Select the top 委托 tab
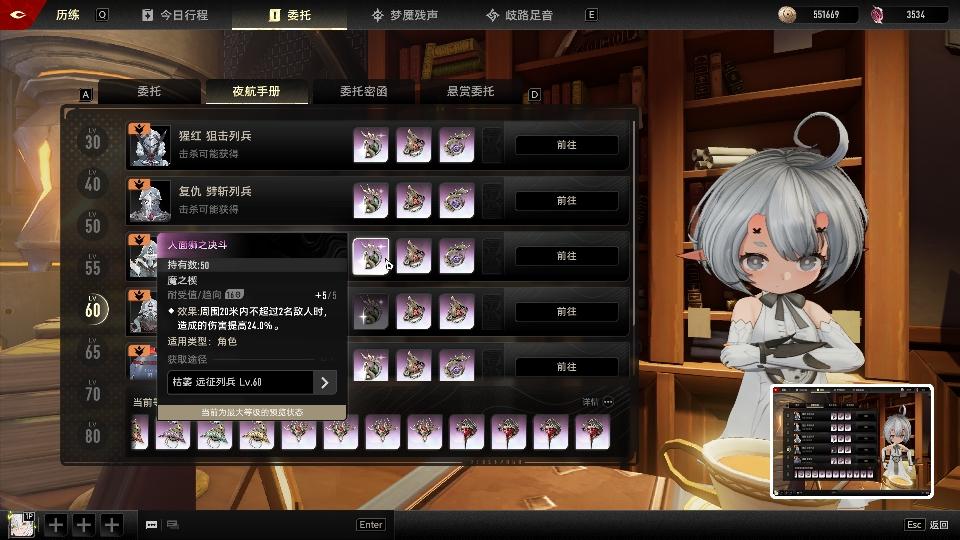Screen dimensions: 960x540 [x=289, y=15]
